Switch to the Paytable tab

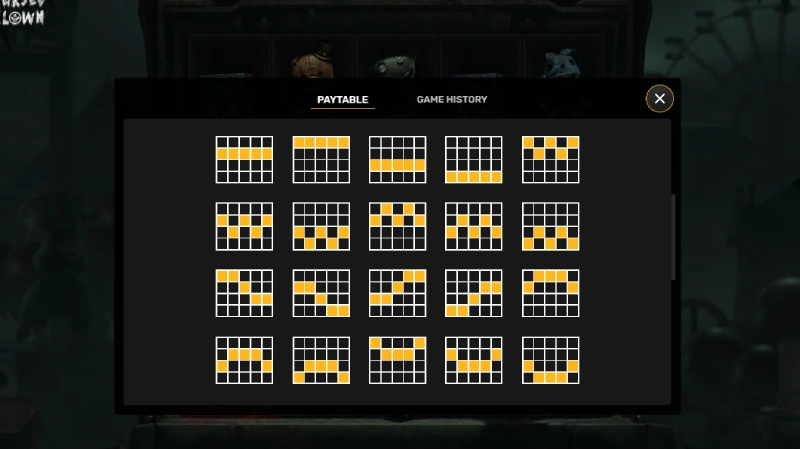tap(343, 100)
